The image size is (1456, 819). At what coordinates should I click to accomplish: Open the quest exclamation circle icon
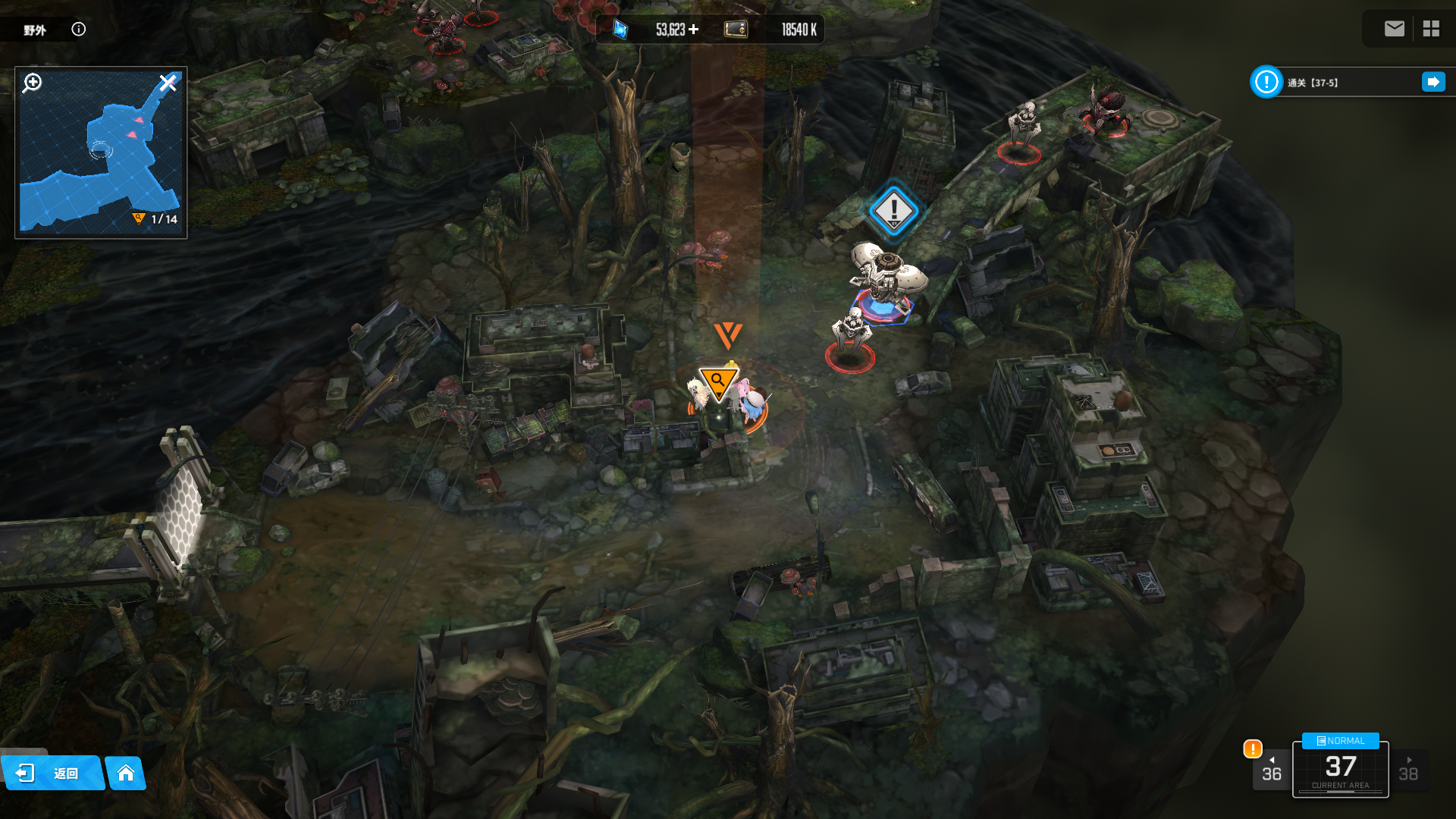(x=1266, y=82)
